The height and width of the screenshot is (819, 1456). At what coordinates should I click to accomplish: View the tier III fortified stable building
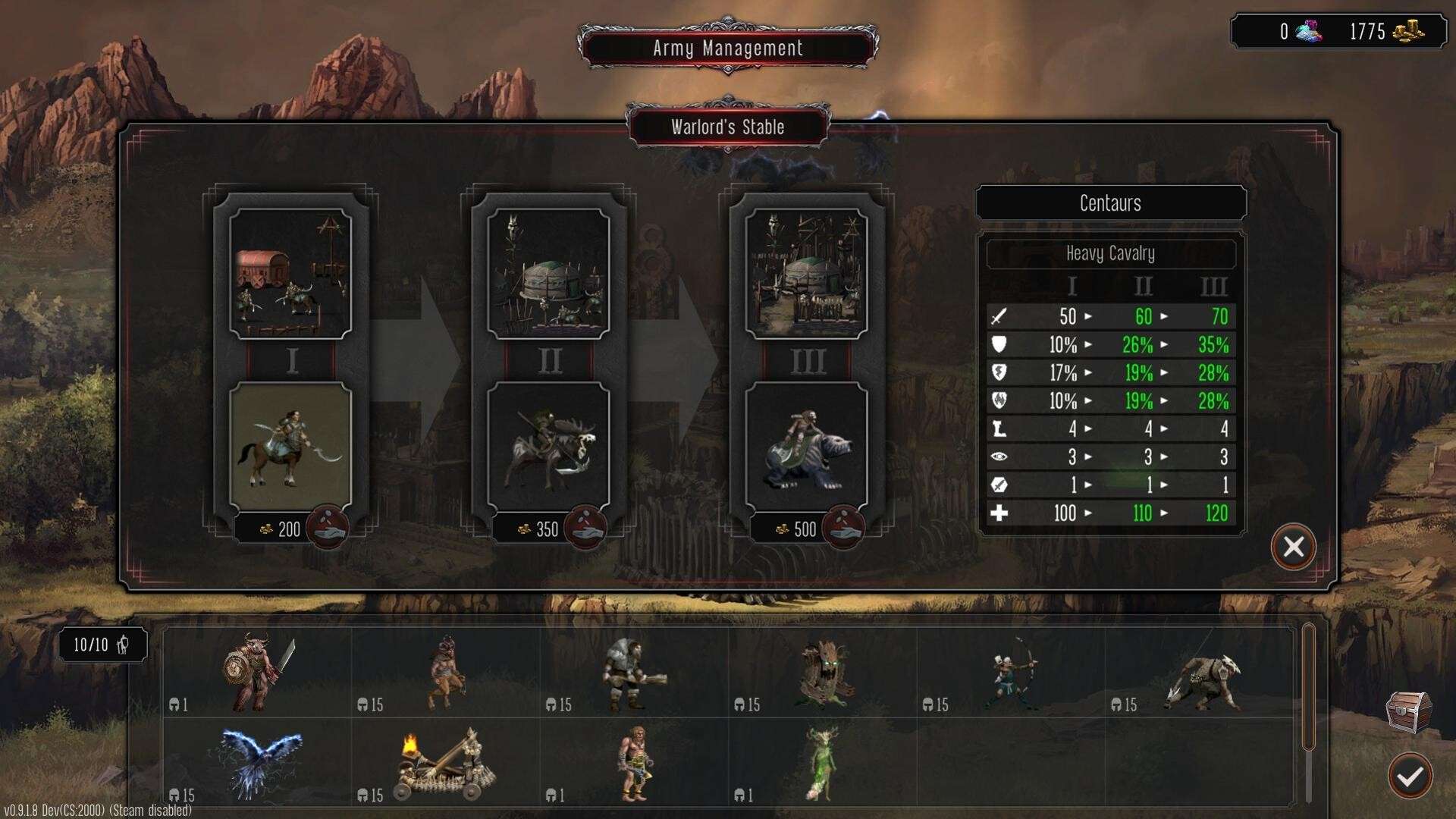(806, 273)
